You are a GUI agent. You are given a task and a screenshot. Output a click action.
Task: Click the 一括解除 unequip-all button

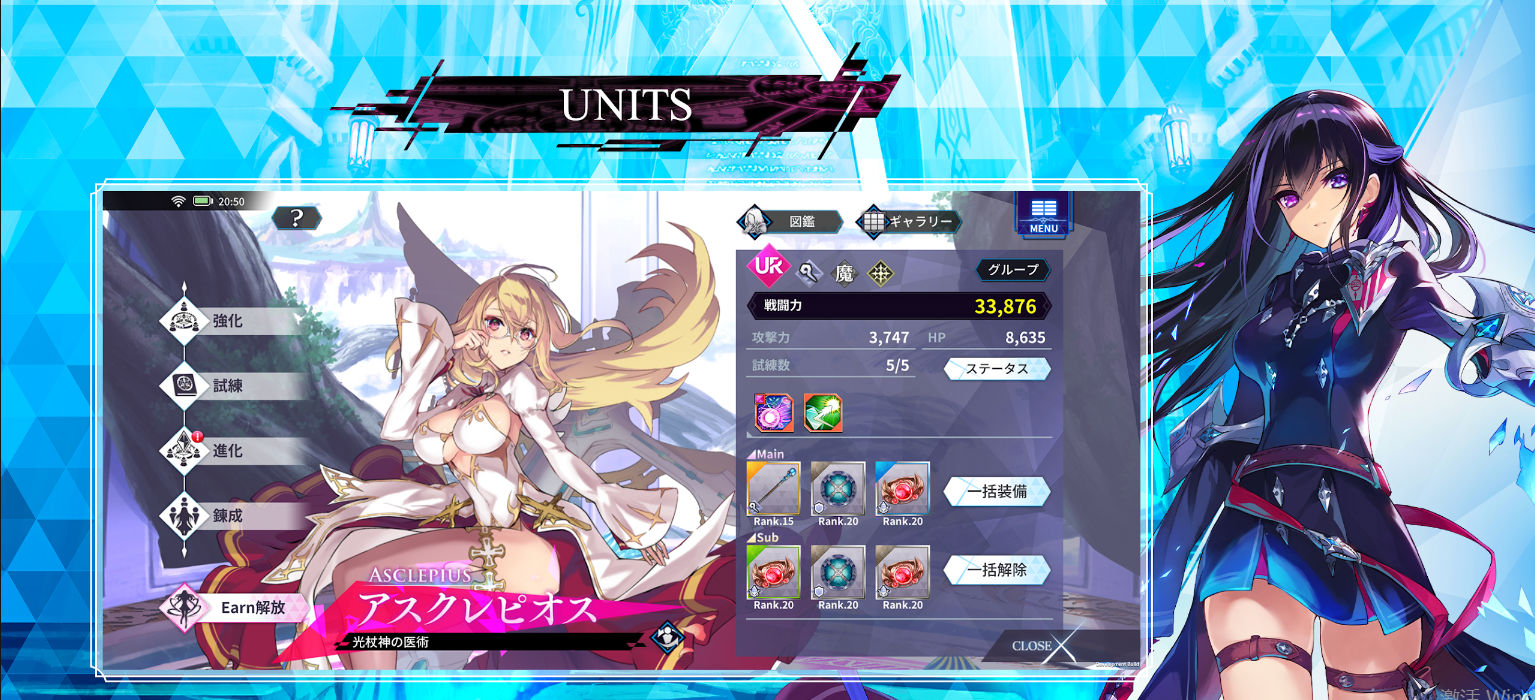(997, 570)
